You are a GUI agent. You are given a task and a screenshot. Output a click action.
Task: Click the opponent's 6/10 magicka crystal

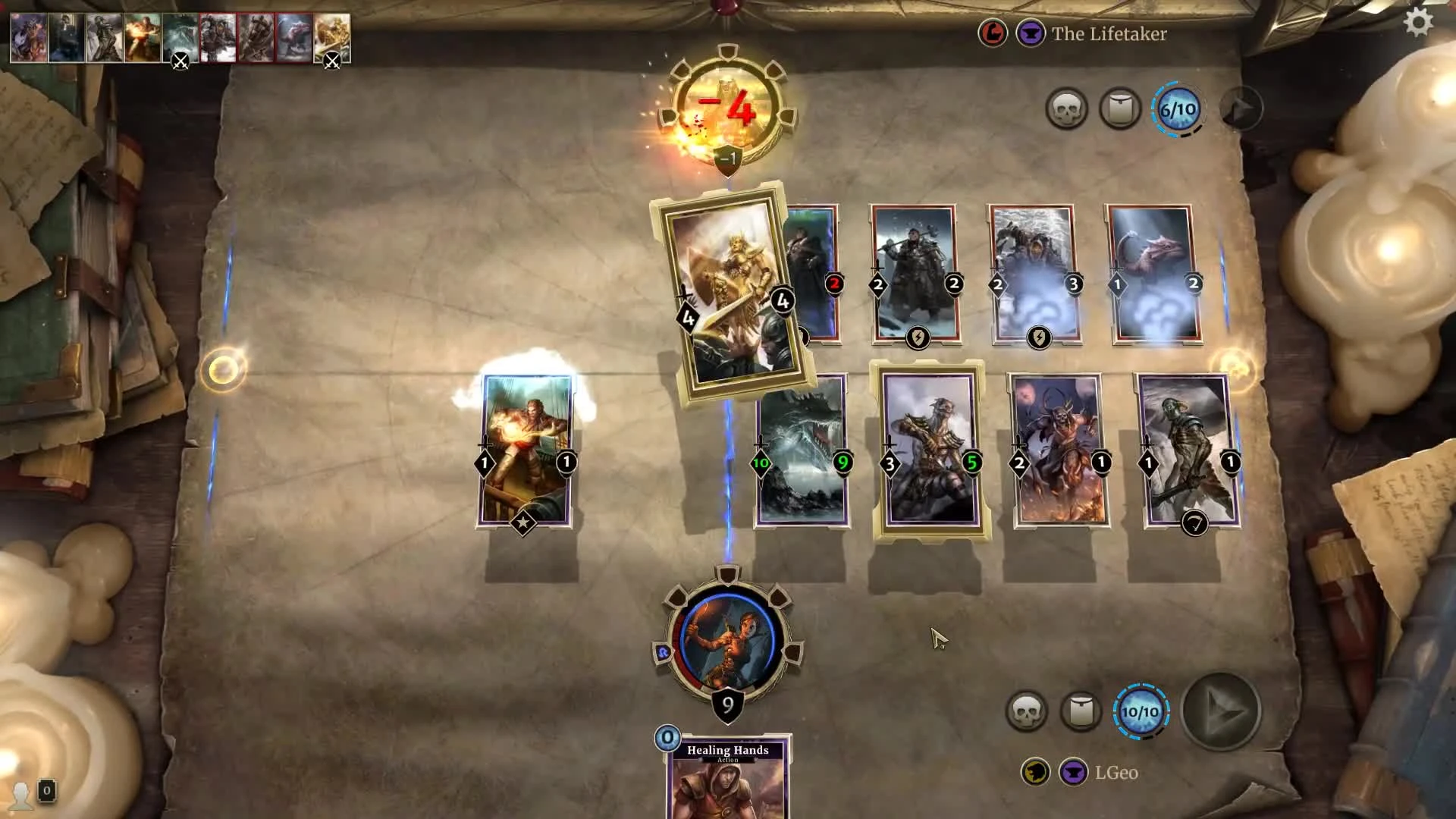click(1178, 108)
